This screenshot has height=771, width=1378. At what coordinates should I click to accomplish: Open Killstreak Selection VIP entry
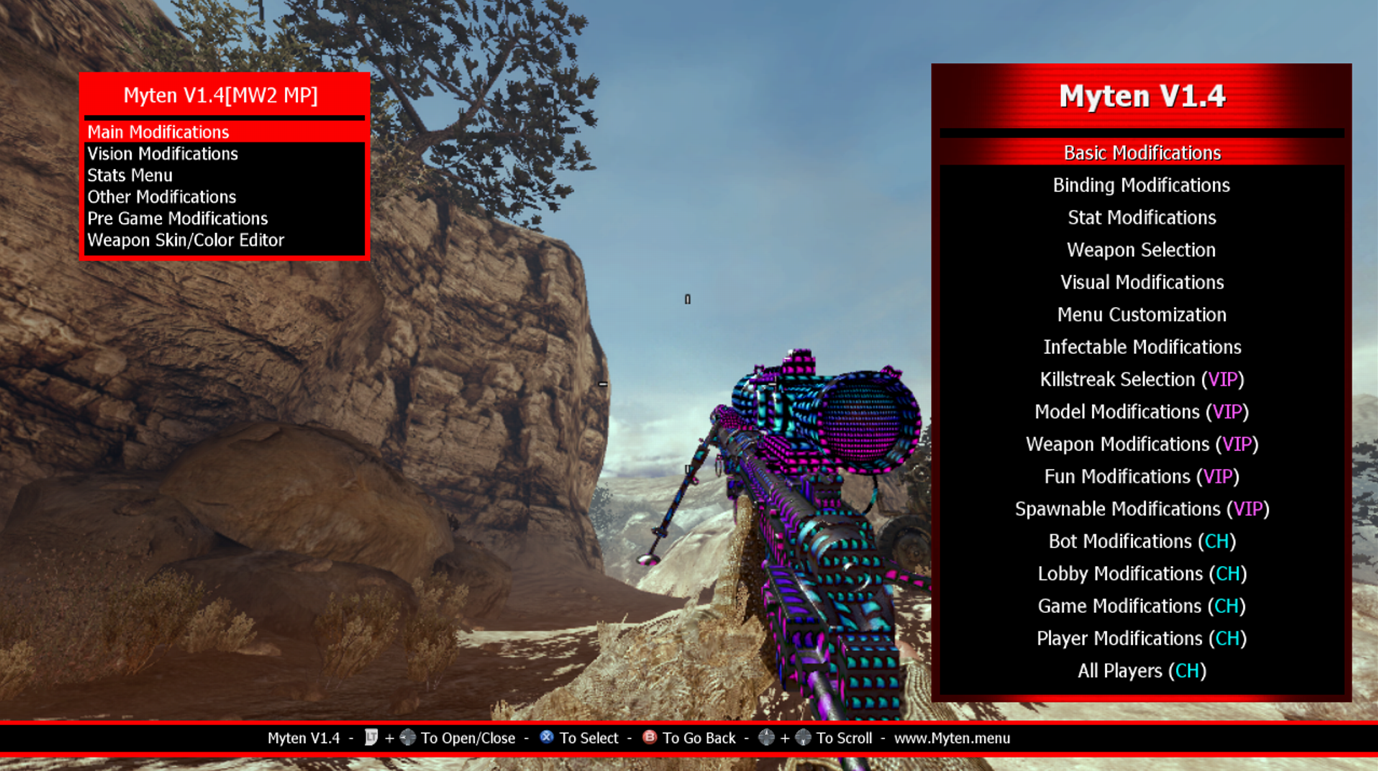pyautogui.click(x=1141, y=379)
